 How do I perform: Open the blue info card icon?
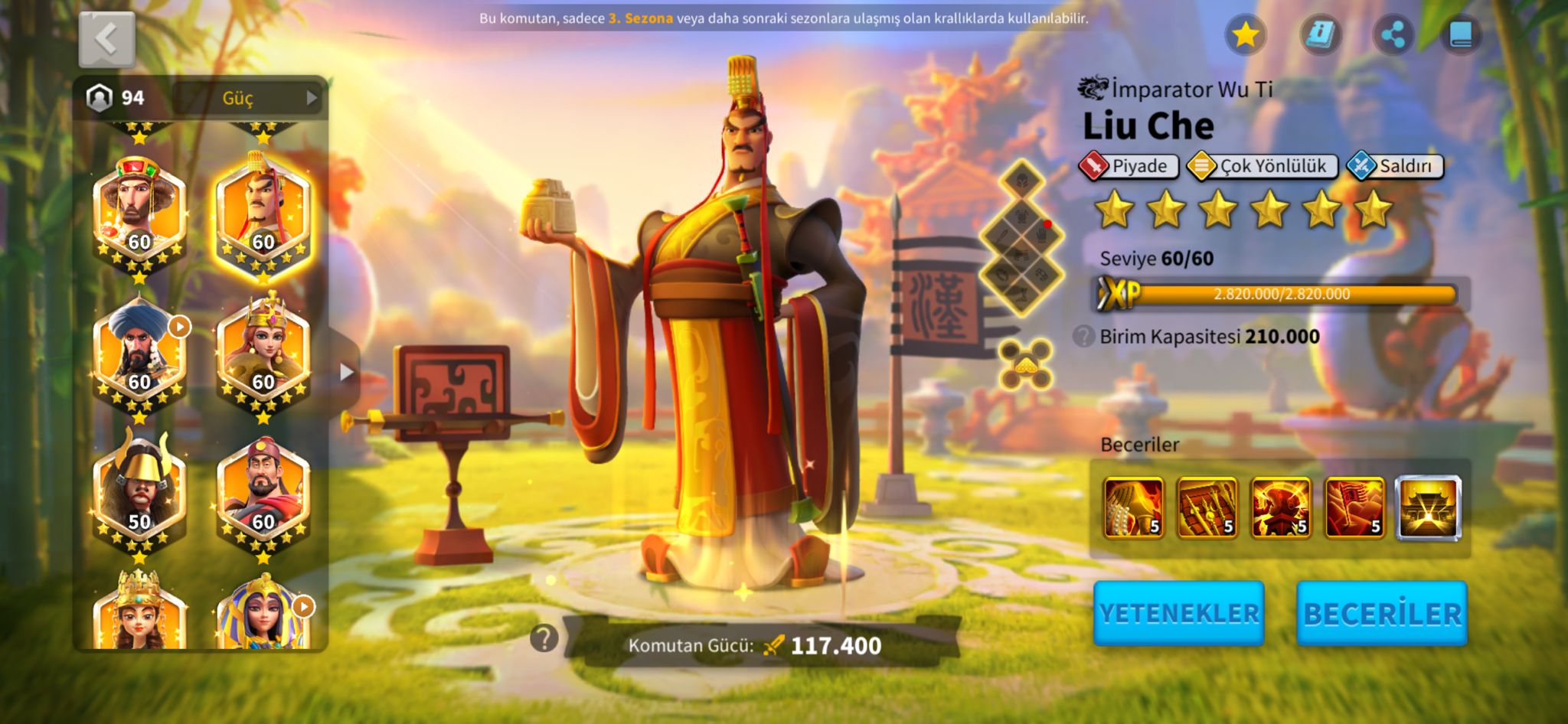coord(1320,34)
